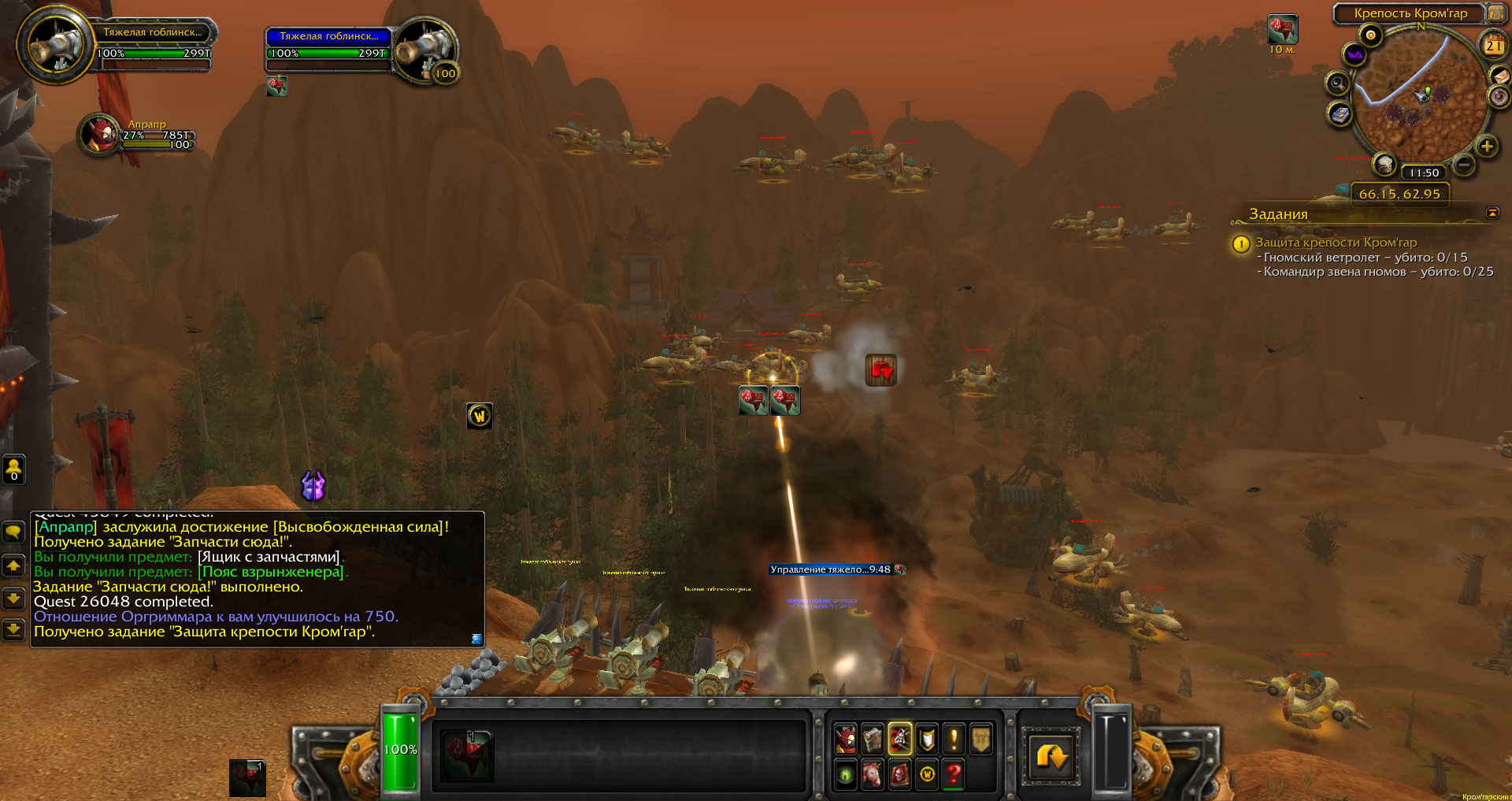1512x801 pixels.
Task: Jump chat log to the bottom
Action: point(13,629)
